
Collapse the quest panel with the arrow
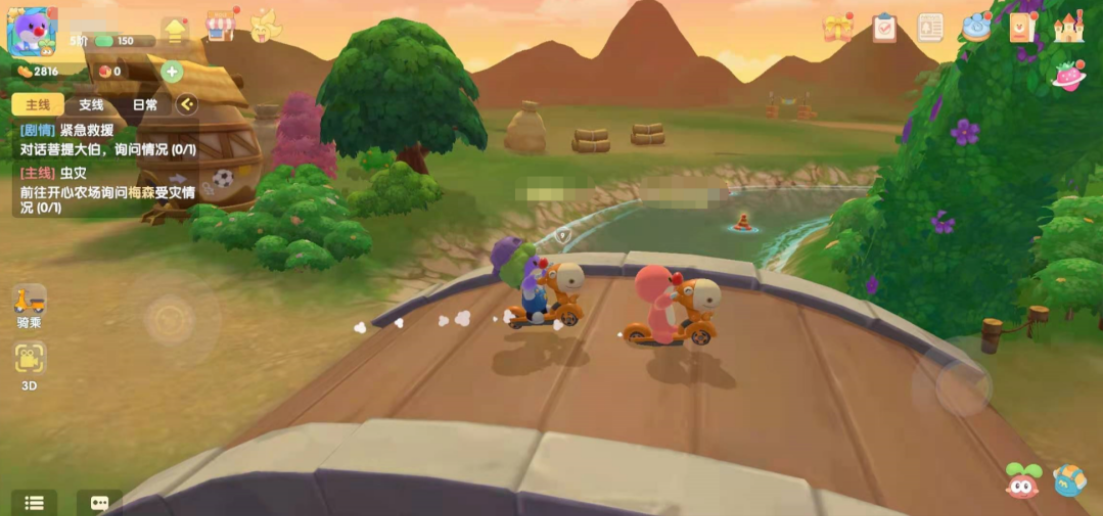(187, 105)
